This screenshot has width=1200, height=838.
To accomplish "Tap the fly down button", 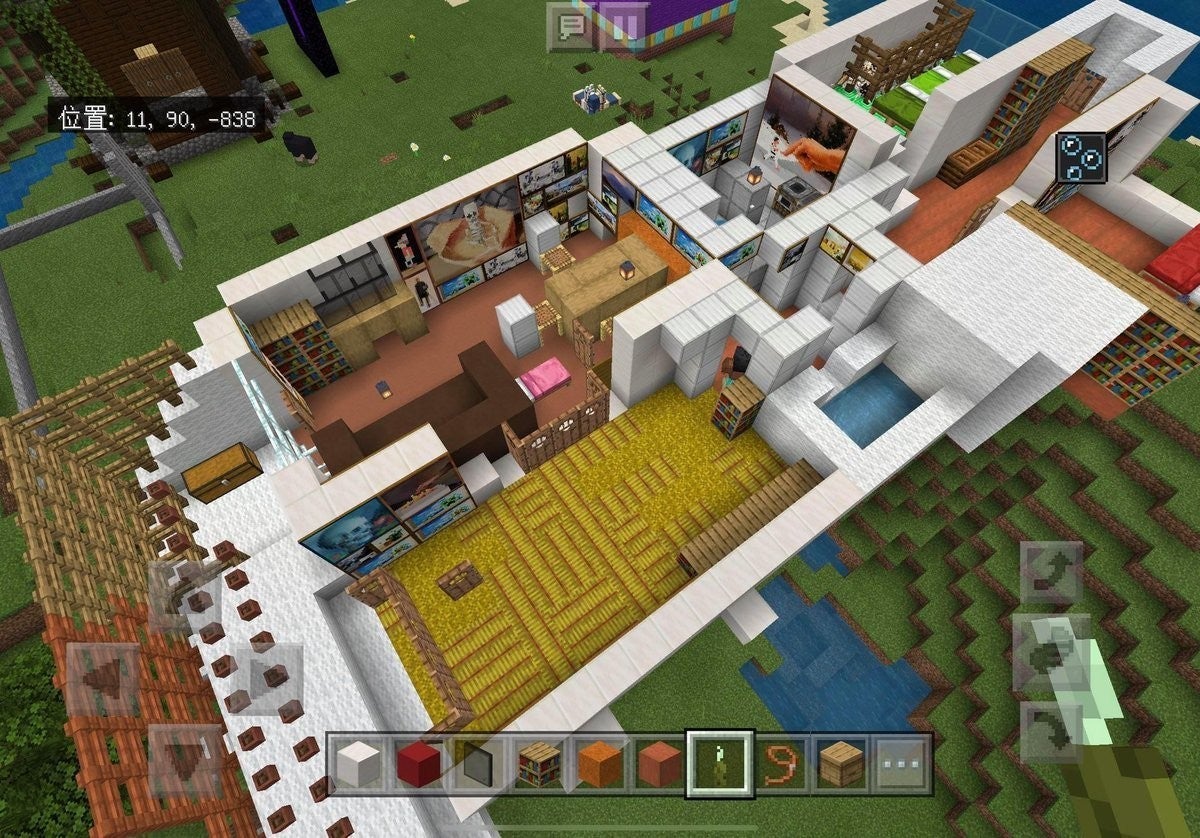I will 1051,732.
